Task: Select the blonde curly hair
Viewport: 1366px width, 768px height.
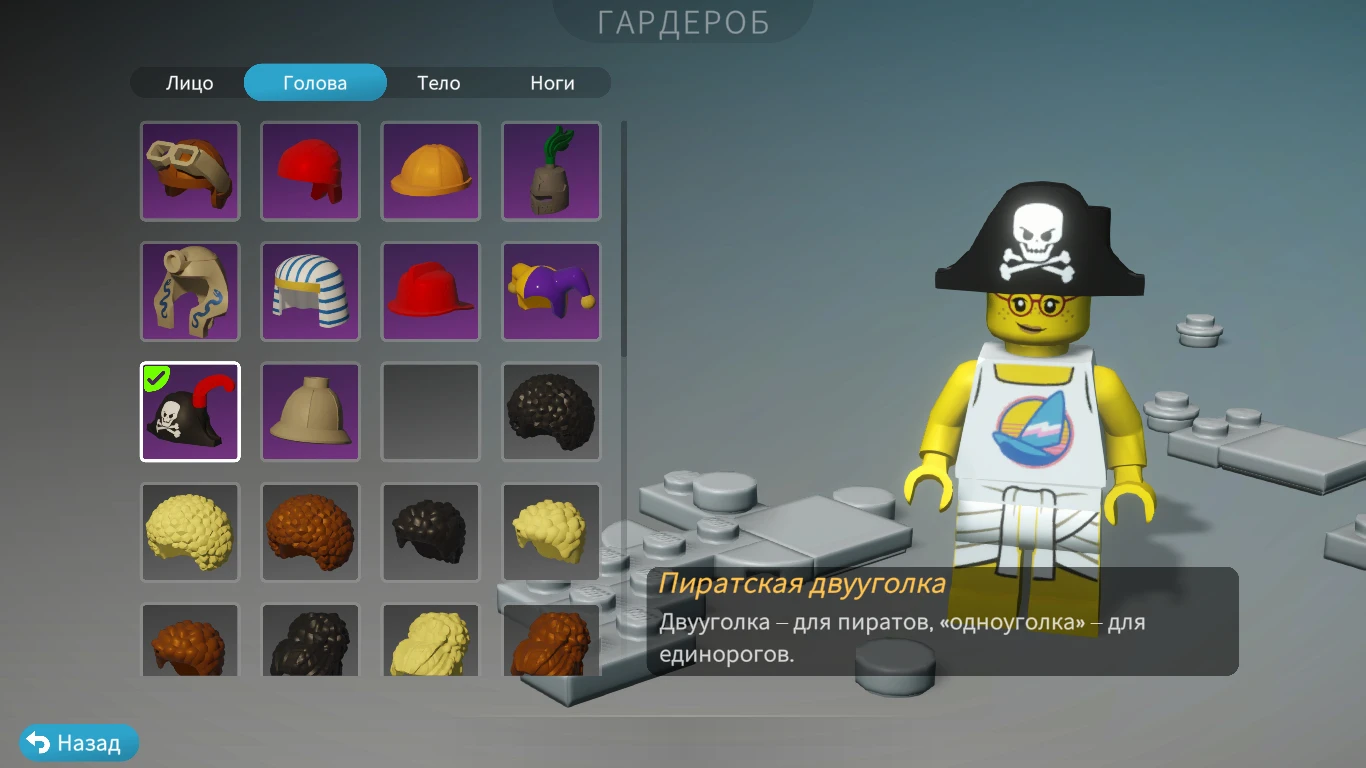Action: click(190, 532)
